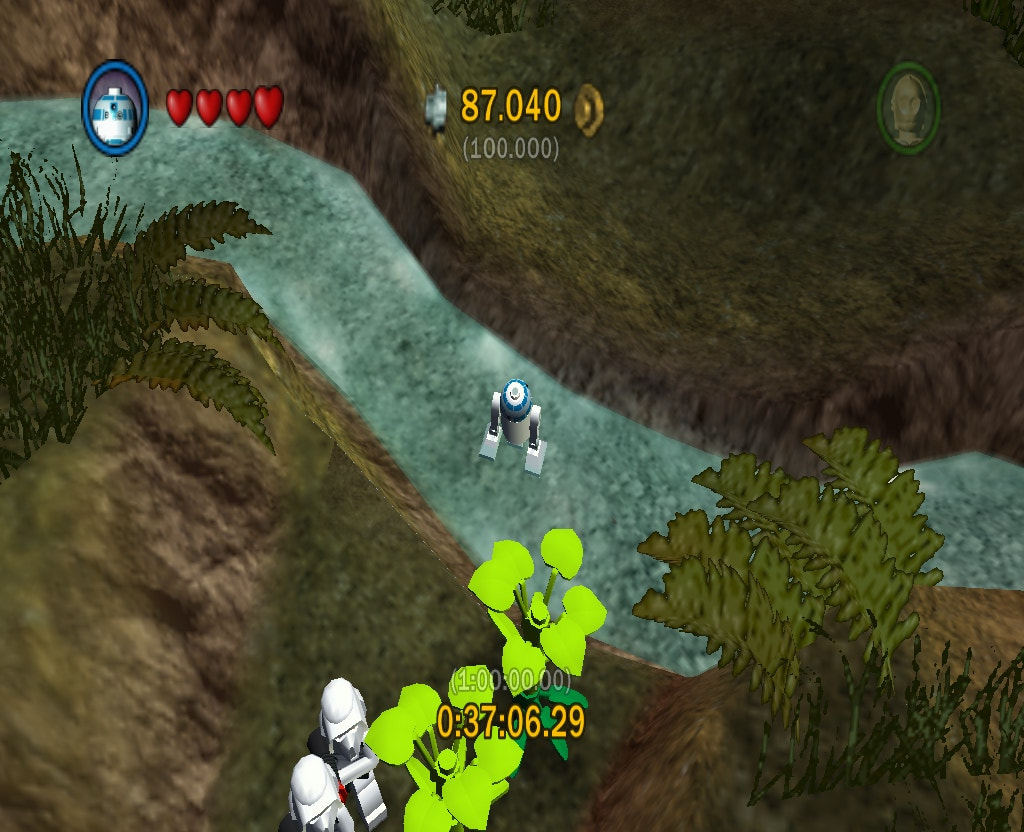
Task: Select the R2-D2 player portrait
Action: (115, 108)
